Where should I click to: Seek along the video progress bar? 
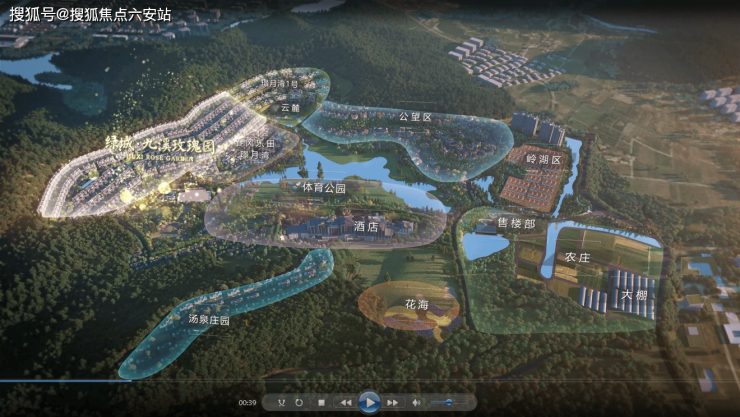(370, 381)
